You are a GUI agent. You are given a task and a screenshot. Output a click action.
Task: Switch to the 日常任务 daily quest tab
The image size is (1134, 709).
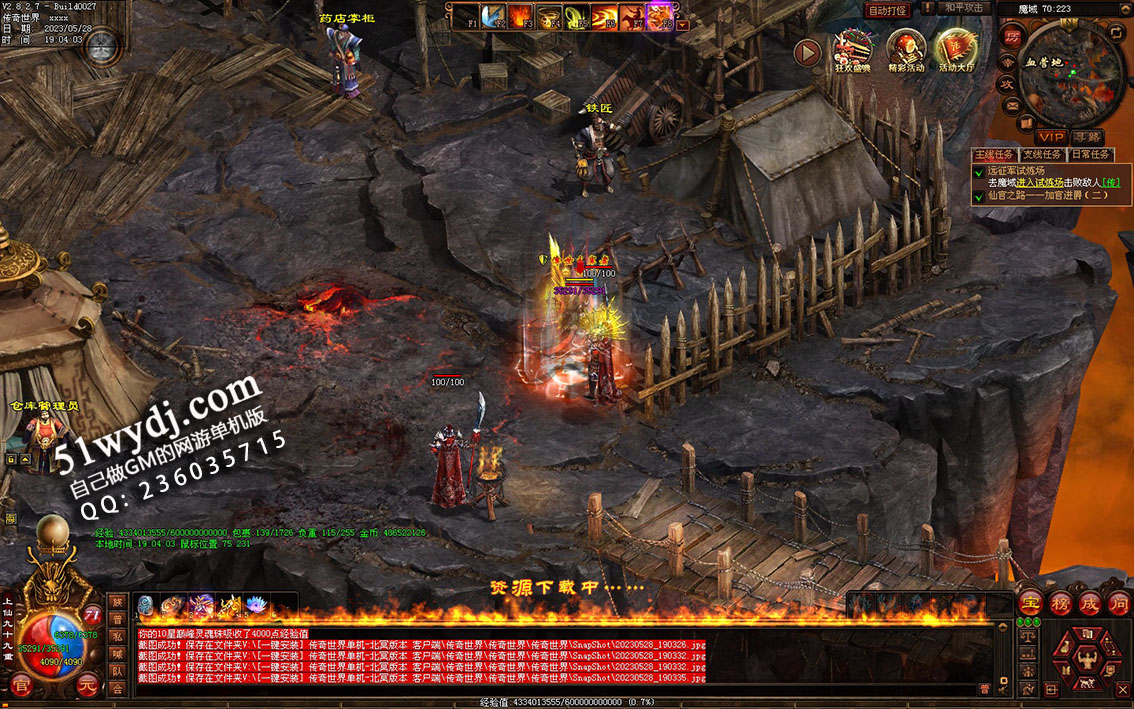(1090, 155)
